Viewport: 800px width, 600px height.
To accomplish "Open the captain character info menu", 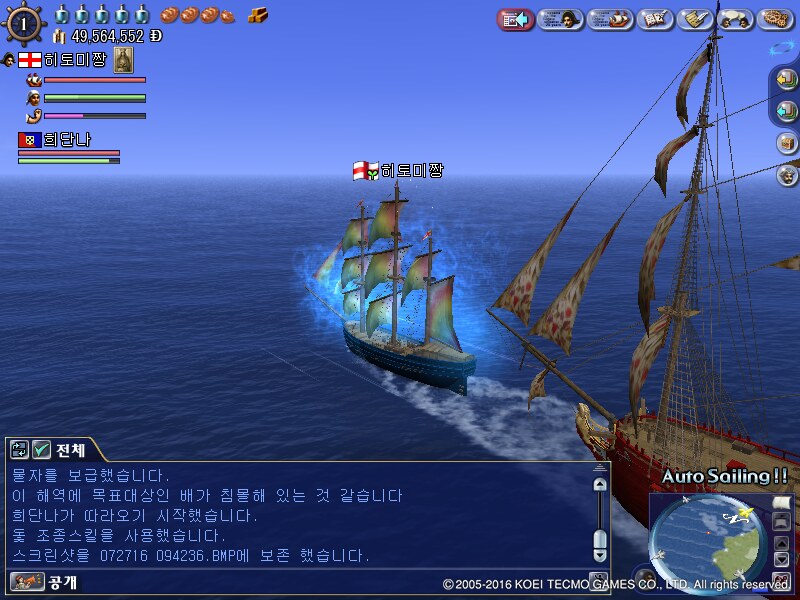I will click(x=560, y=19).
